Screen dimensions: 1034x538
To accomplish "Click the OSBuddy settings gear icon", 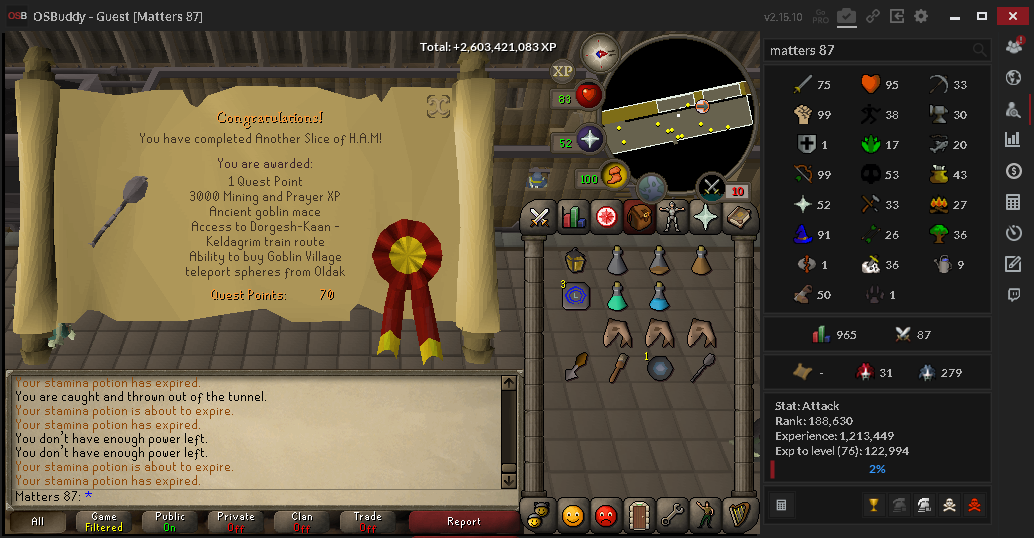I will (x=921, y=16).
